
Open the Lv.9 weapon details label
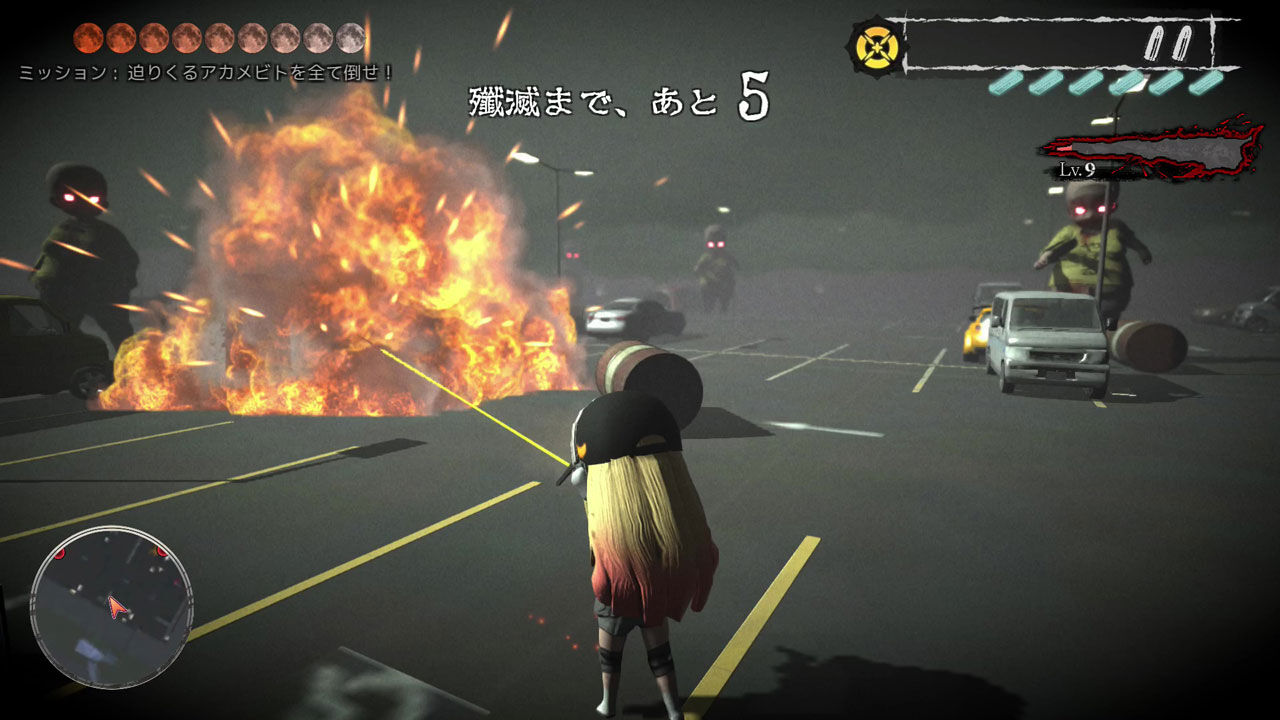point(1077,169)
